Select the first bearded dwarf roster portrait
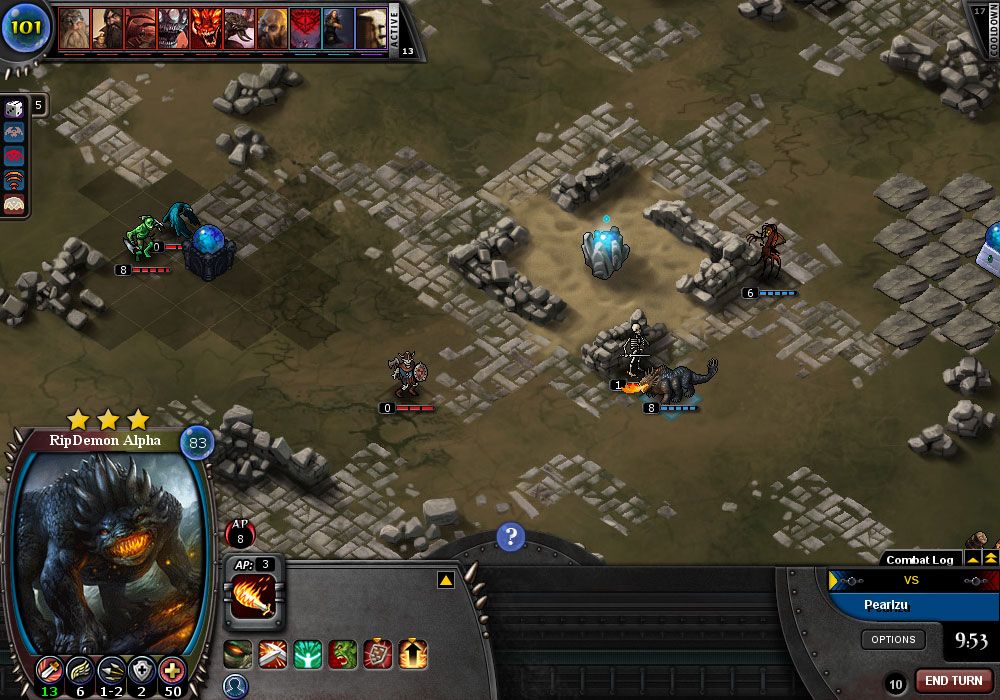The image size is (1000, 700). click(74, 30)
